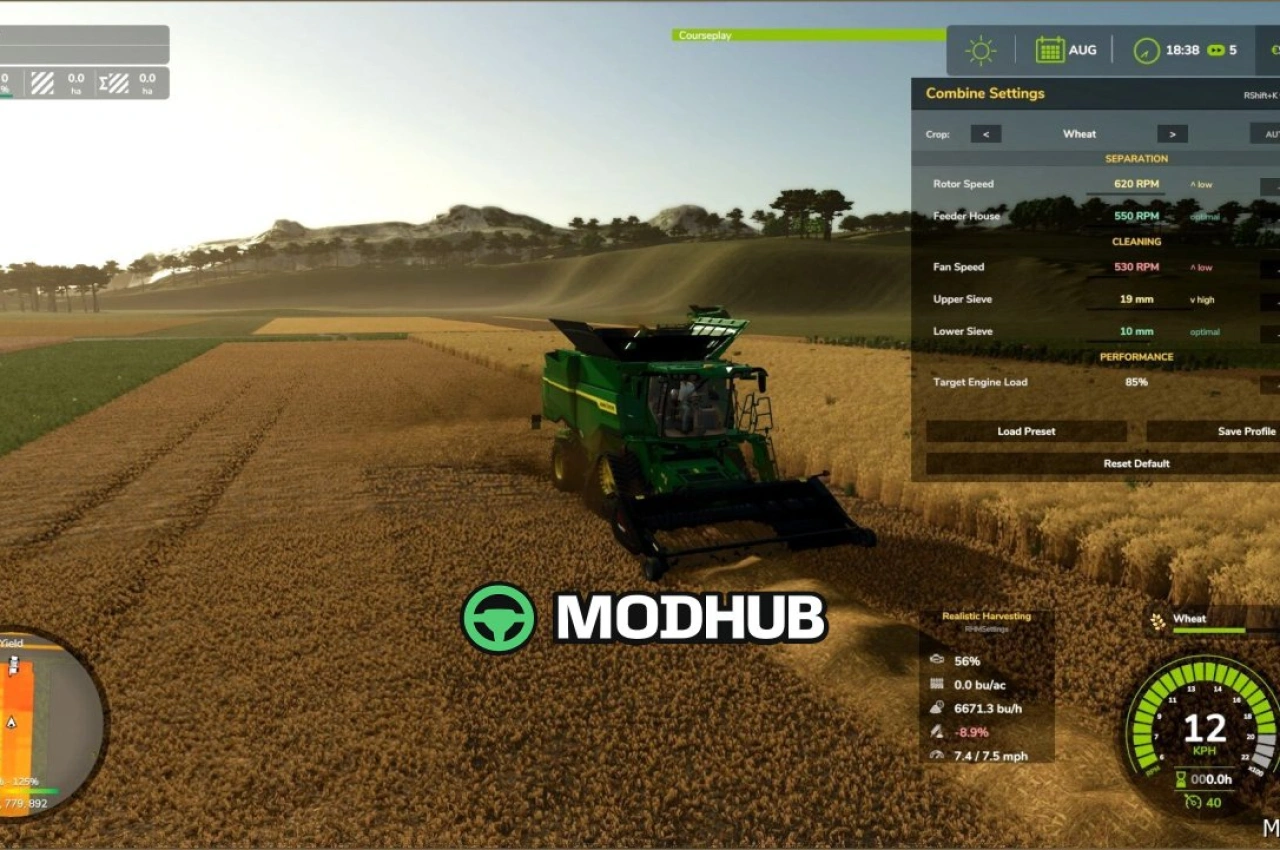1280x850 pixels.
Task: Click the right arrow beside Wheat crop selector
Action: [x=1171, y=133]
